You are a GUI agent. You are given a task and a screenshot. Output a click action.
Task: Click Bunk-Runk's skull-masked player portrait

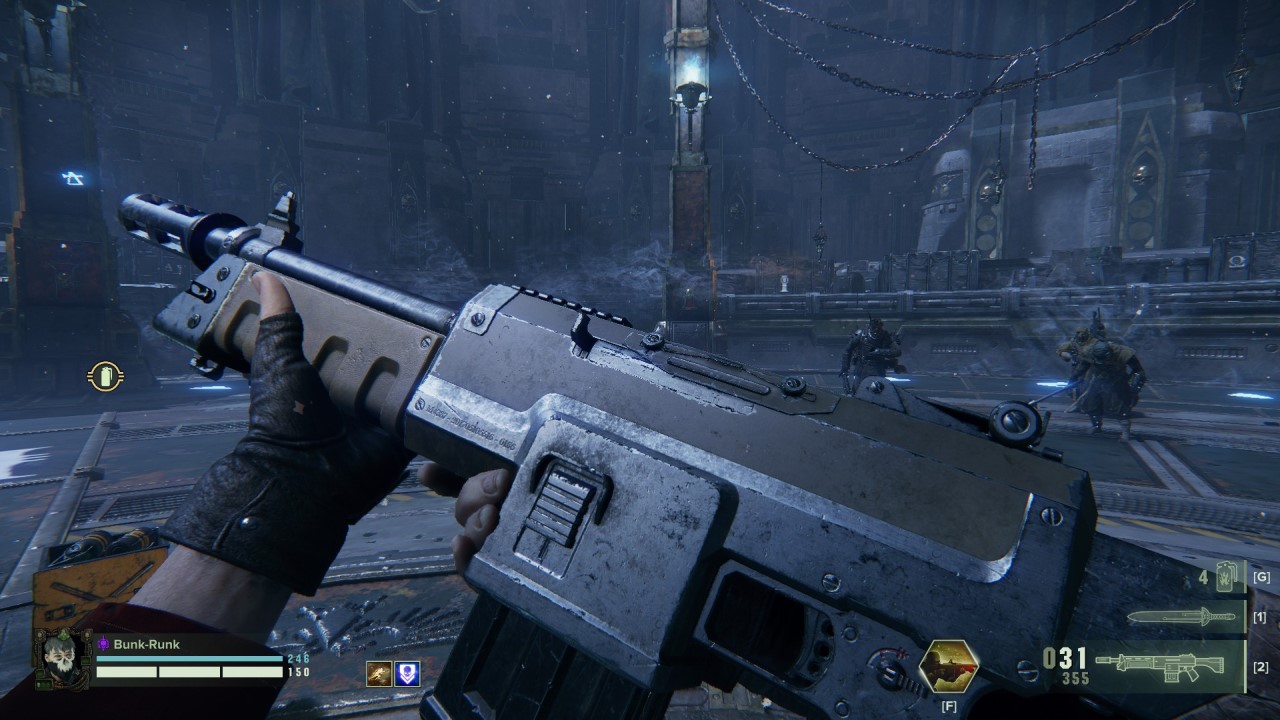click(63, 659)
